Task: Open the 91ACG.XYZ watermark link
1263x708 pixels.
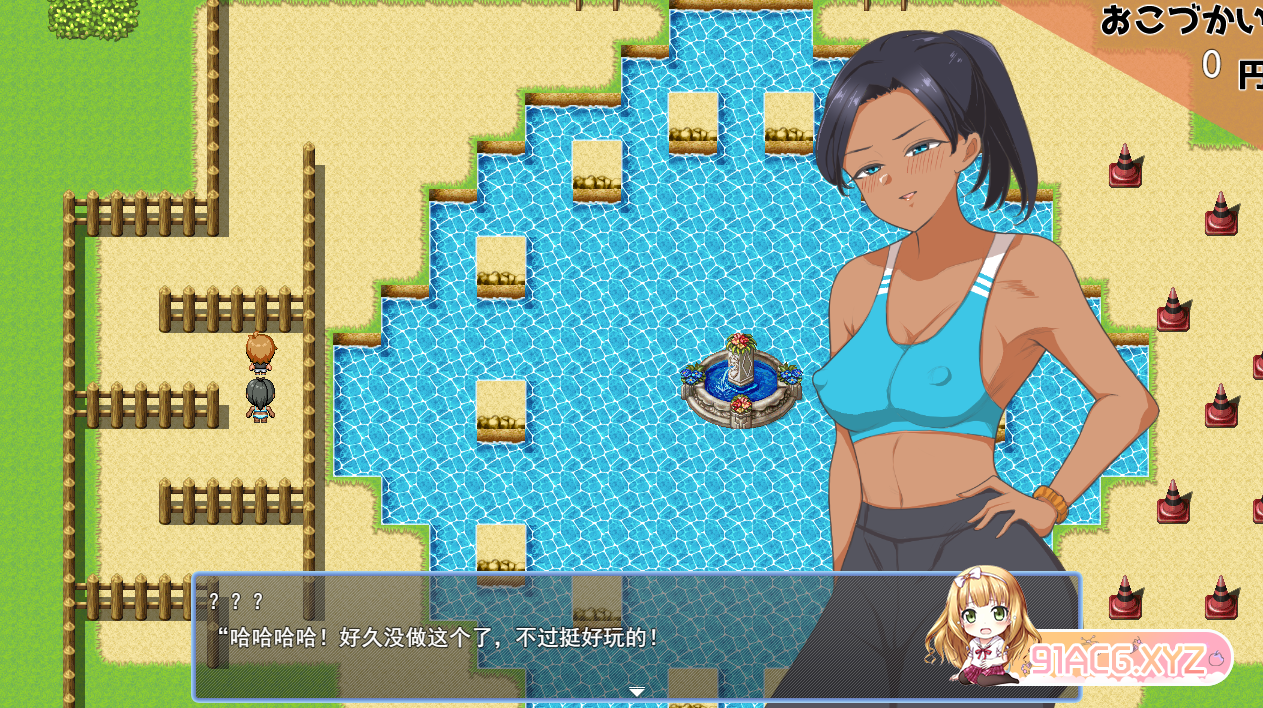Action: click(1122, 659)
